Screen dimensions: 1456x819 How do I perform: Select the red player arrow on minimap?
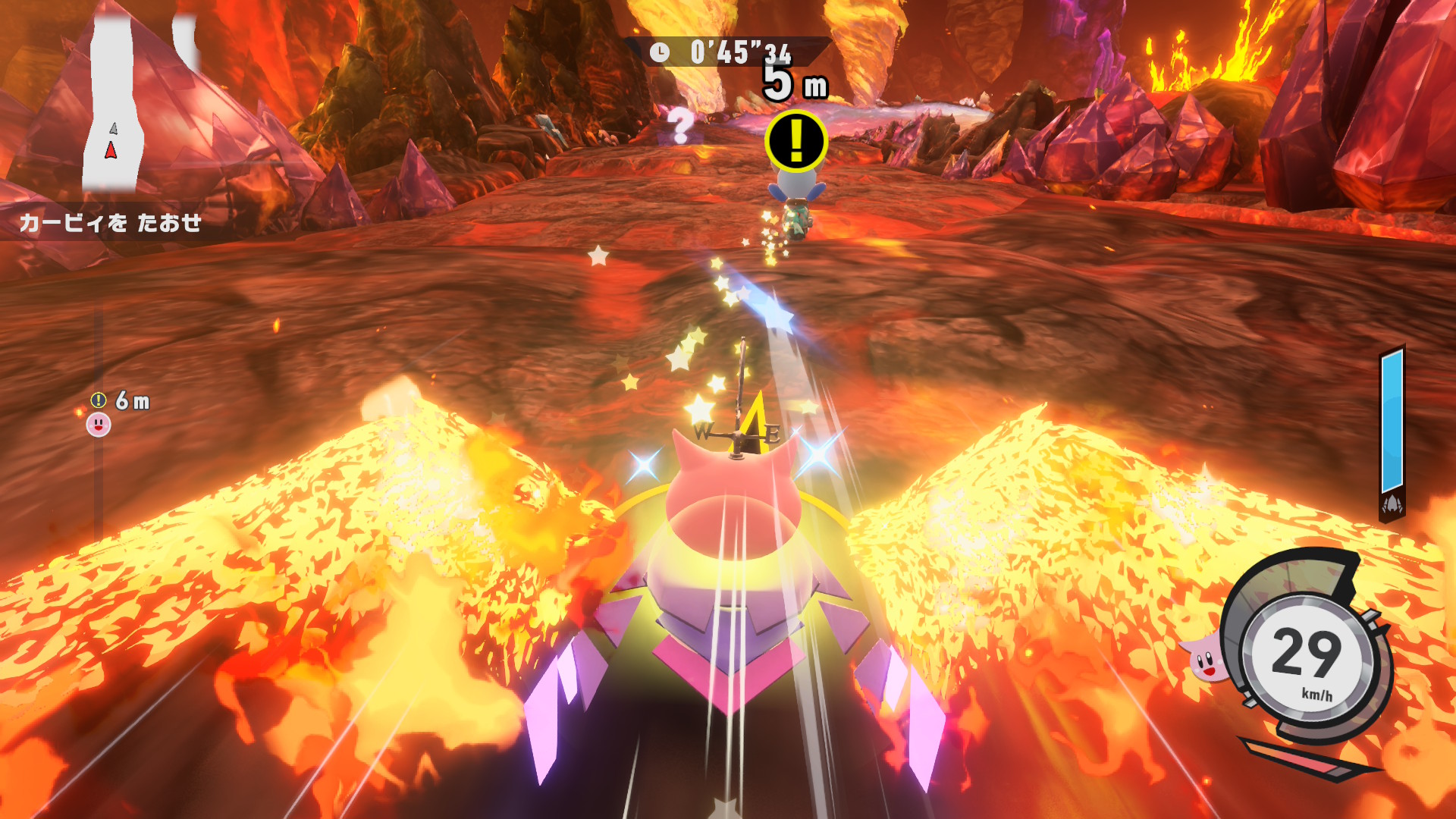point(111,150)
